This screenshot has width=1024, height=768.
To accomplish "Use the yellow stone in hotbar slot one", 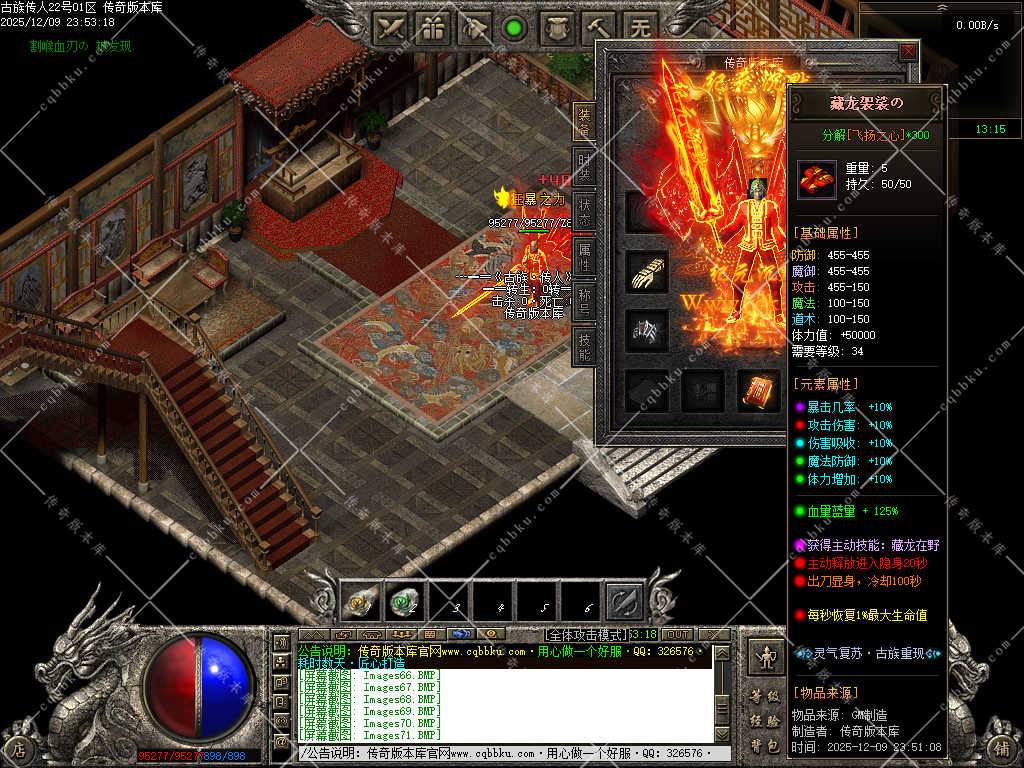I will pos(361,601).
